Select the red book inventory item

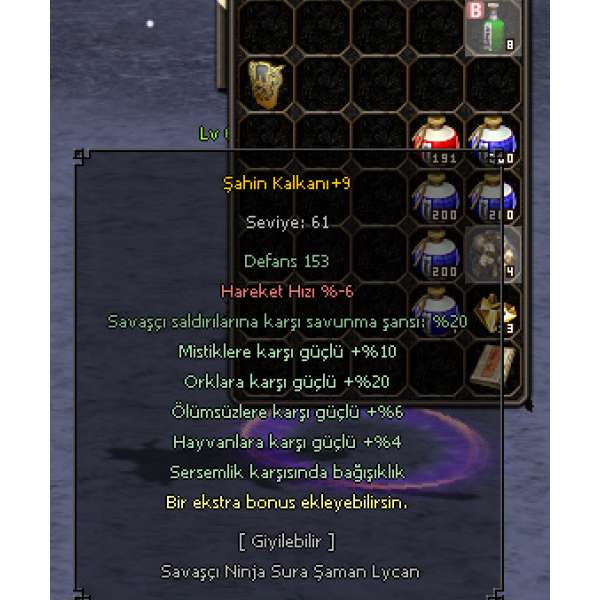[493, 366]
